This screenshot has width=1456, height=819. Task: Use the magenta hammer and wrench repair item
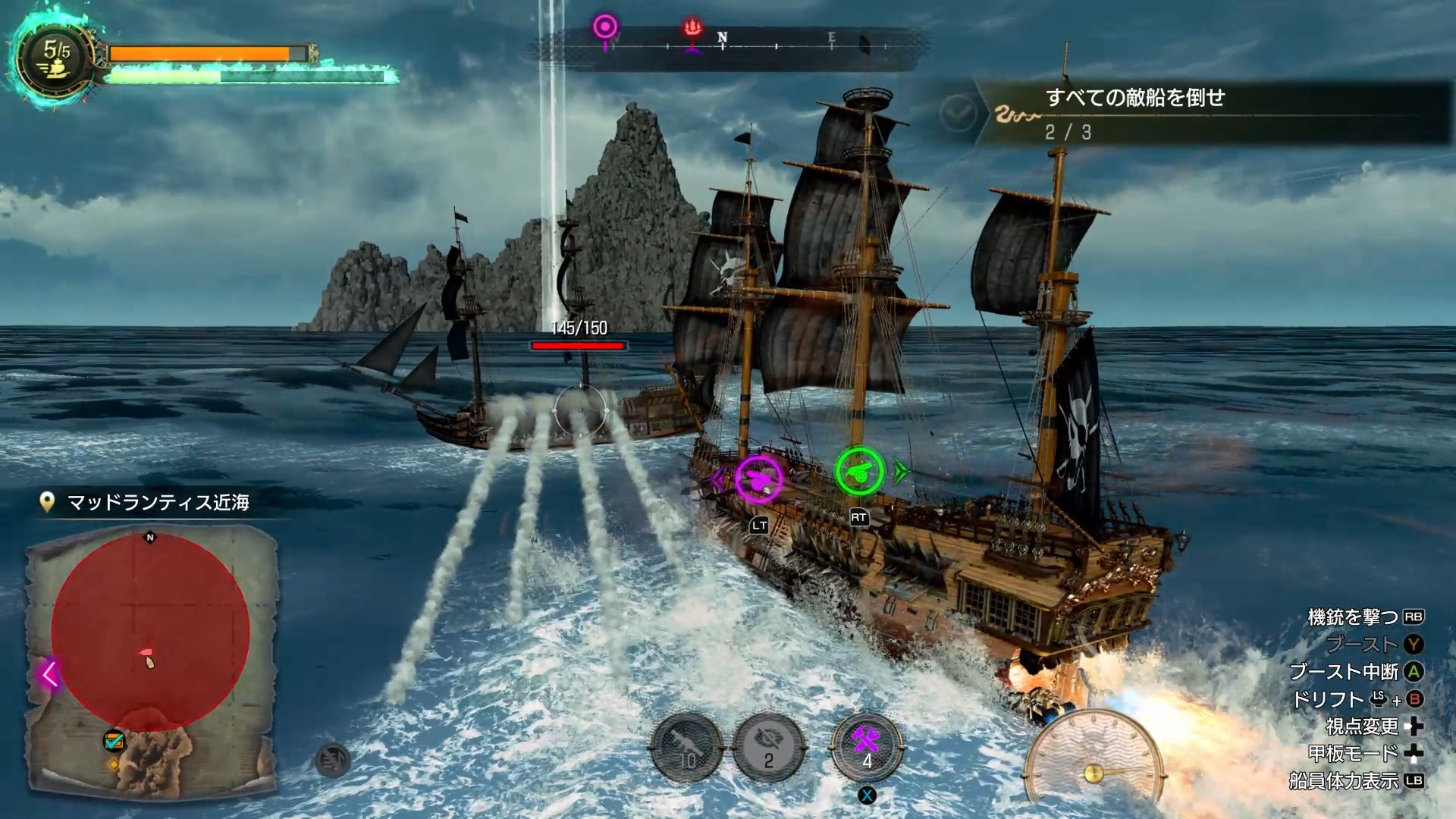click(867, 747)
